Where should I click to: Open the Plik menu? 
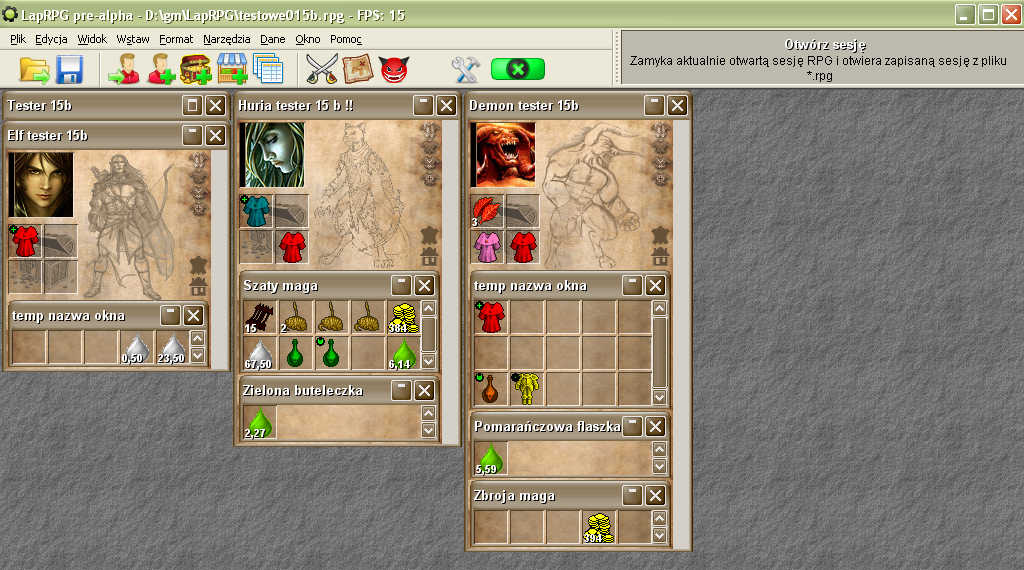18,39
